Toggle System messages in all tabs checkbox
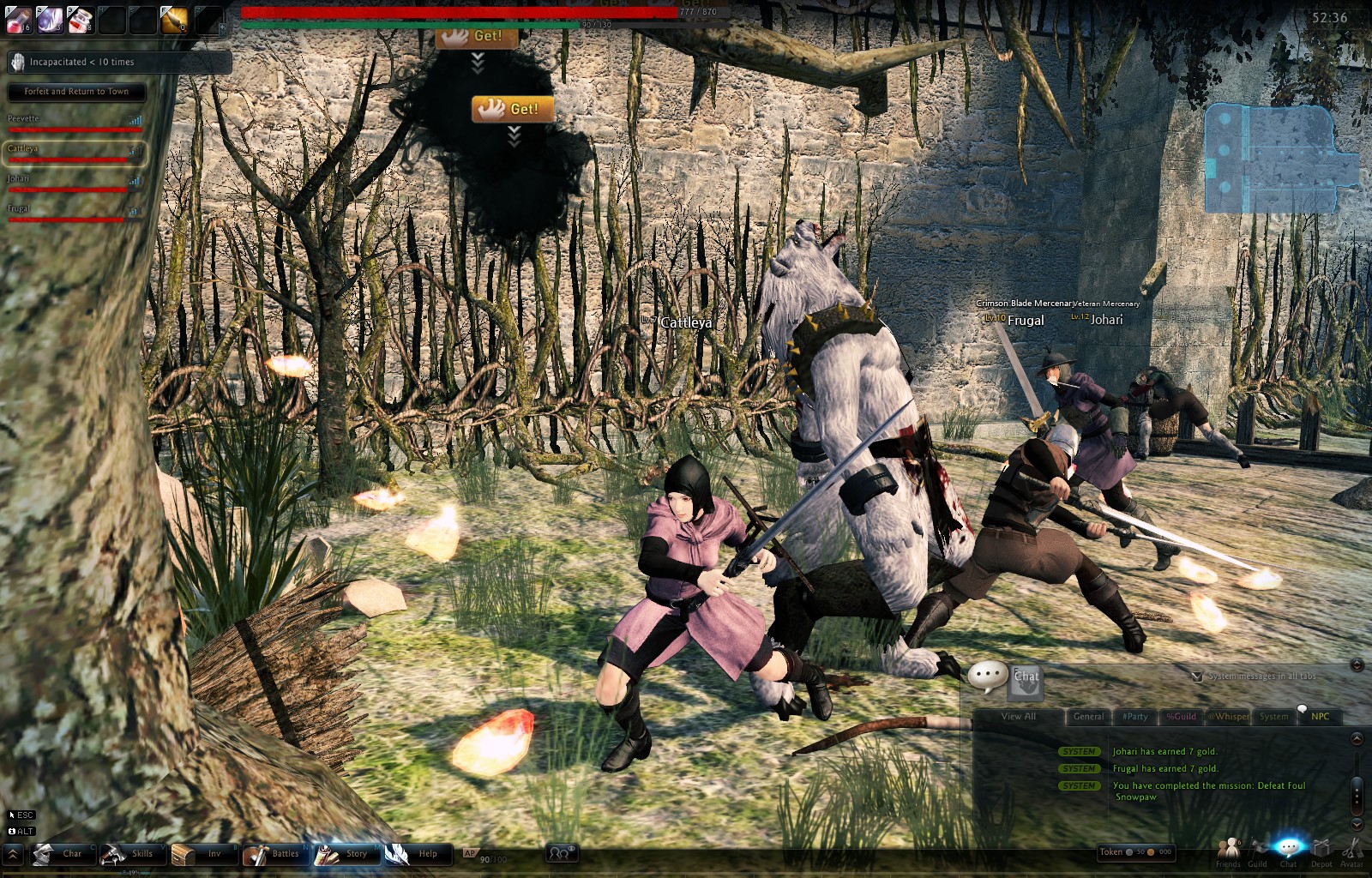The image size is (1372, 878). coord(1197,677)
